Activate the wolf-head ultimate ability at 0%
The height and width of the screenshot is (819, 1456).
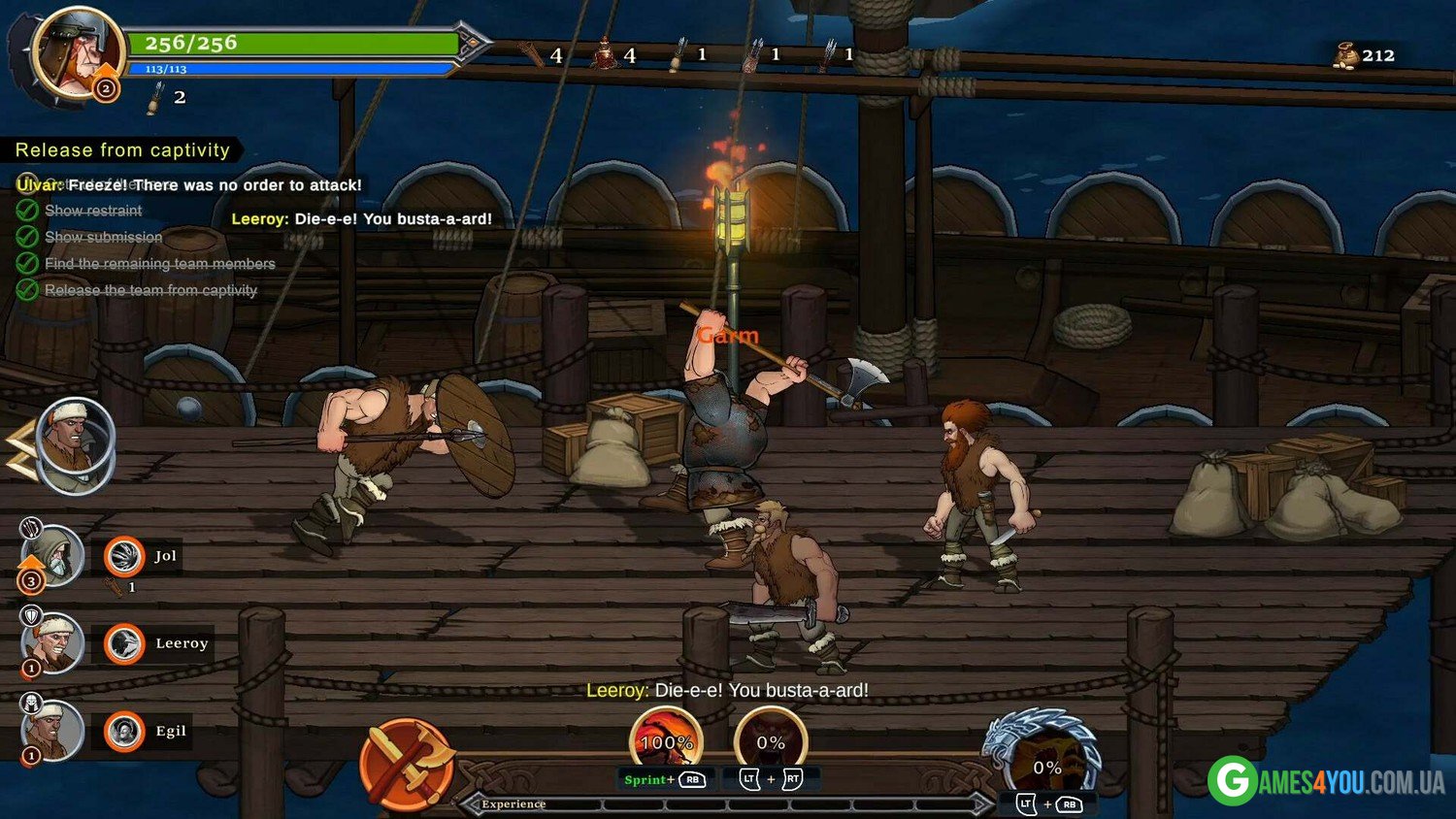1046,763
